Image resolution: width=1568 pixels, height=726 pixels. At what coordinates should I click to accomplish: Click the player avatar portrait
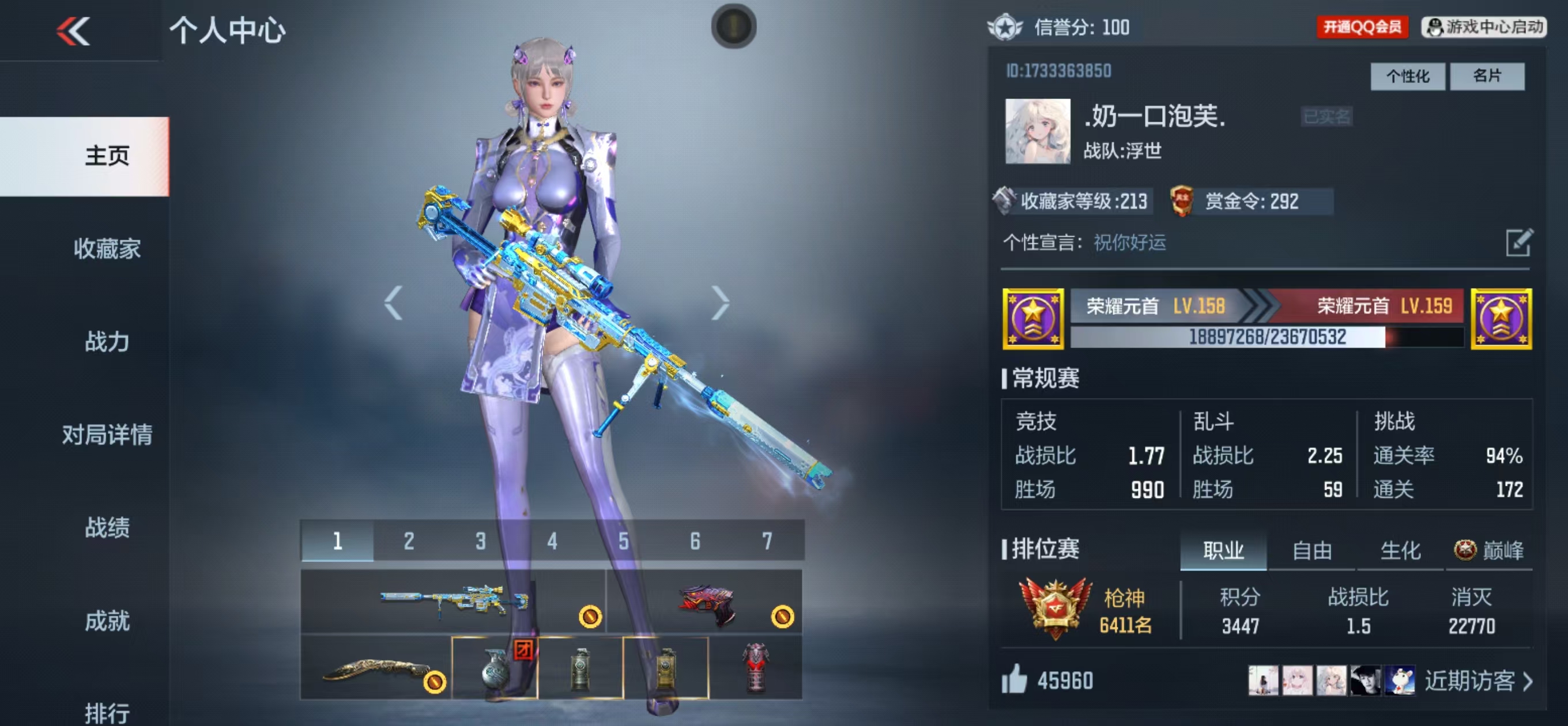click(x=1037, y=131)
